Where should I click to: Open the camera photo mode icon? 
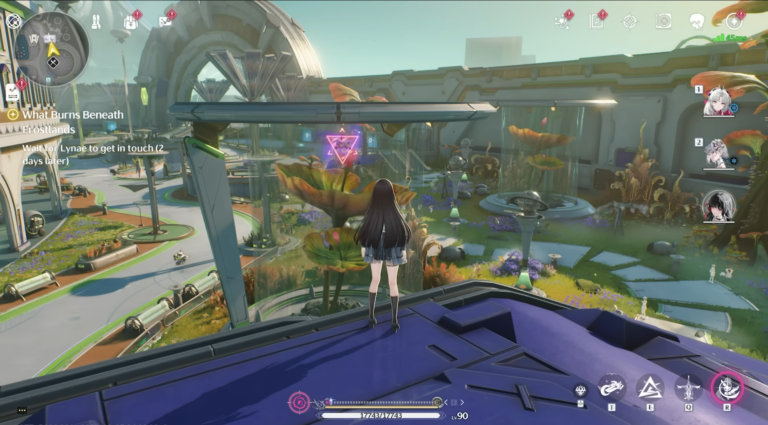(663, 21)
